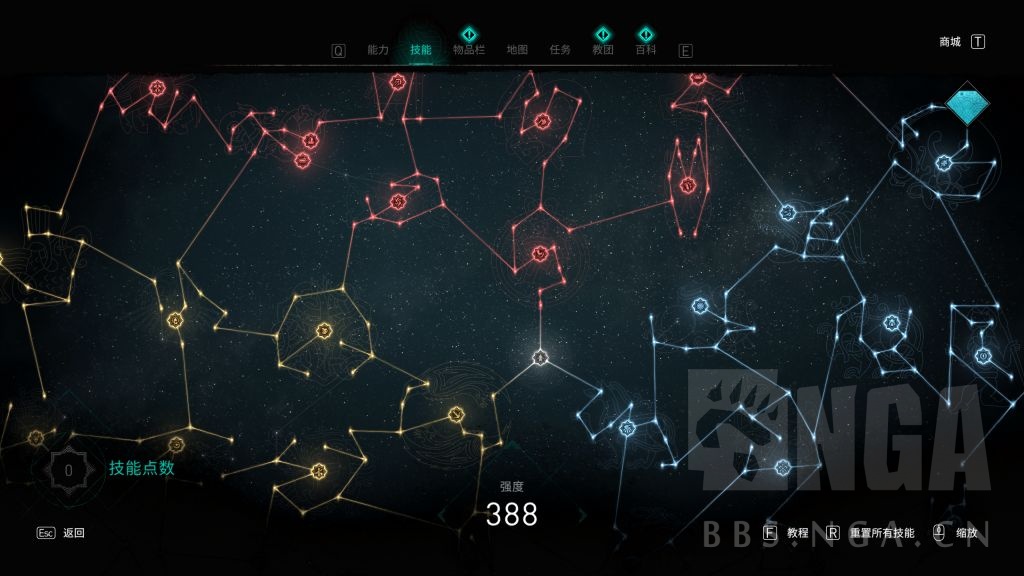1024x576 pixels.
Task: Open the 物品栏 tab
Action: tap(468, 50)
